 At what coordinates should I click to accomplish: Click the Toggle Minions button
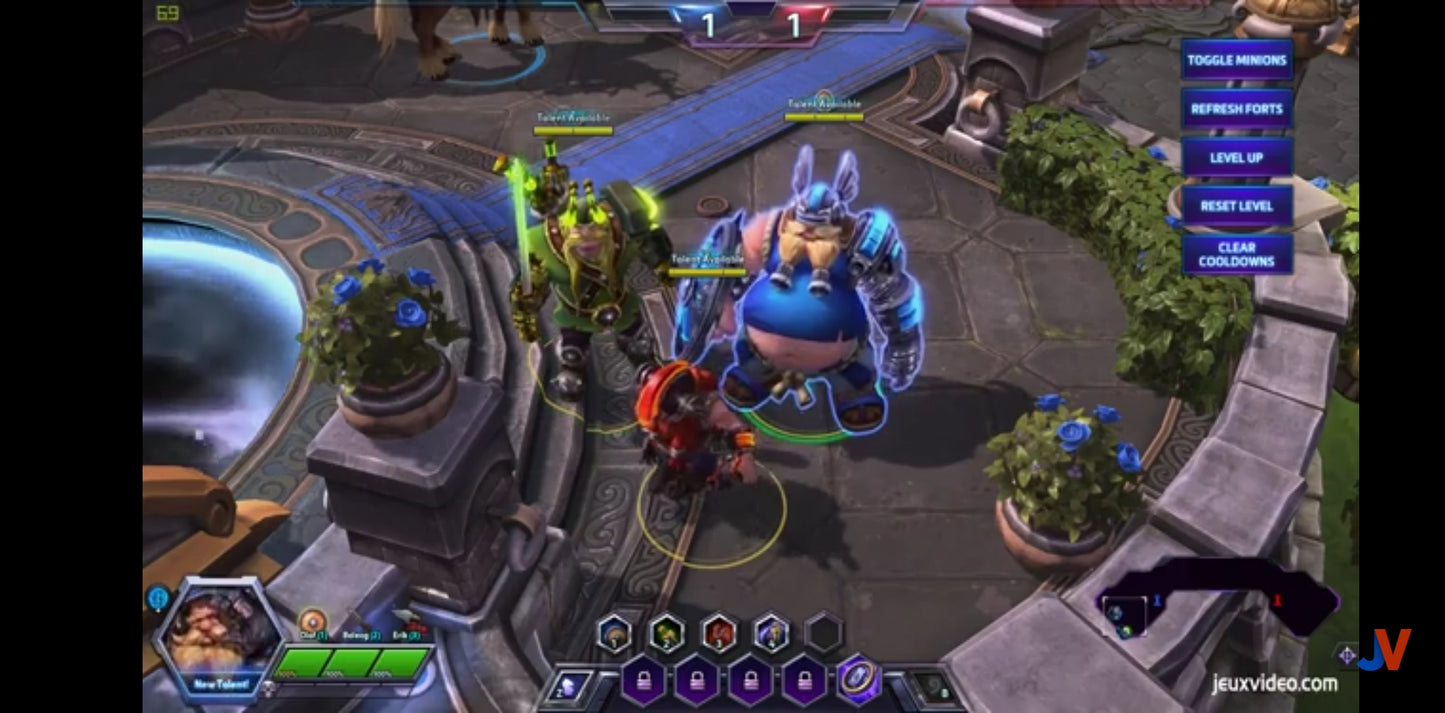coord(1236,60)
